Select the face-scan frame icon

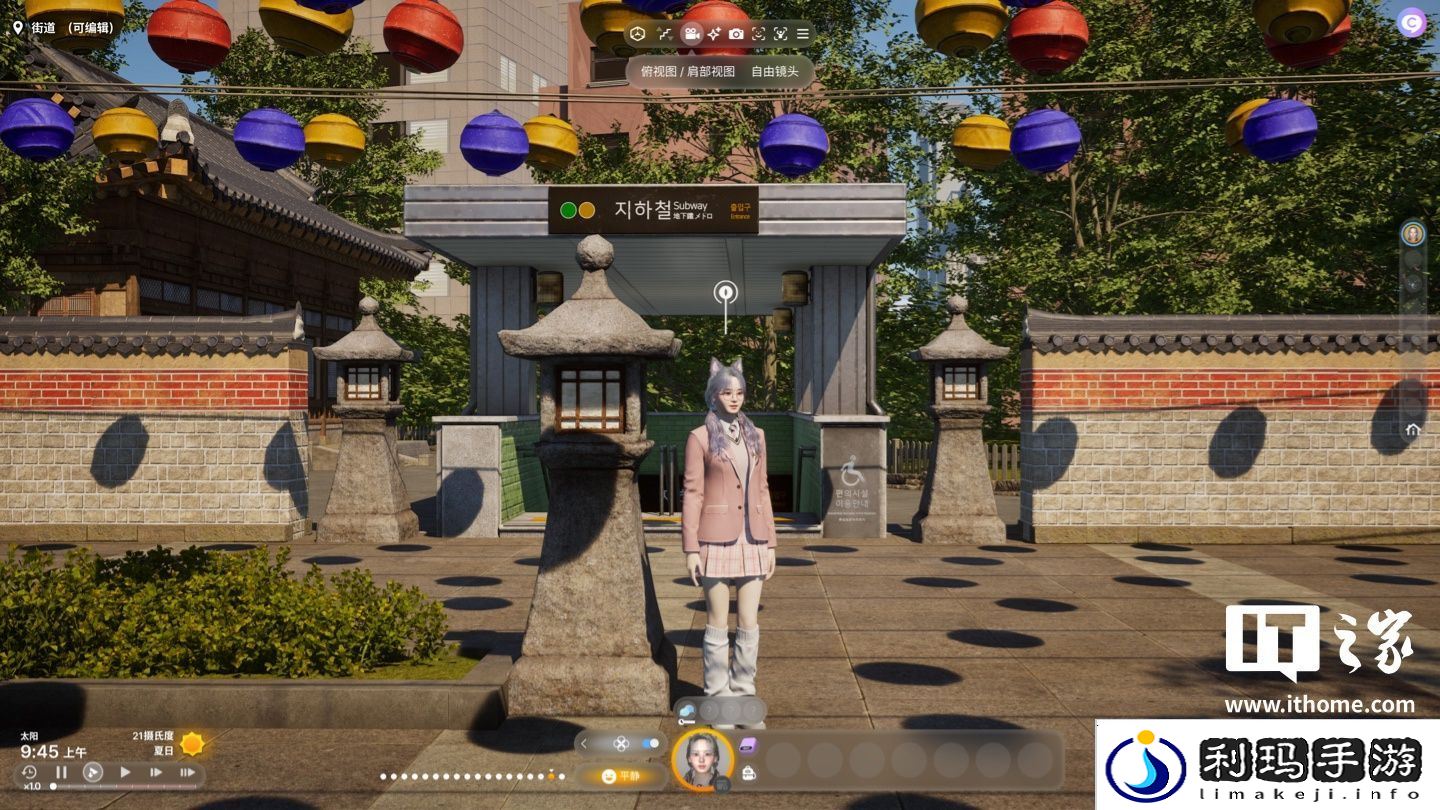(x=758, y=34)
